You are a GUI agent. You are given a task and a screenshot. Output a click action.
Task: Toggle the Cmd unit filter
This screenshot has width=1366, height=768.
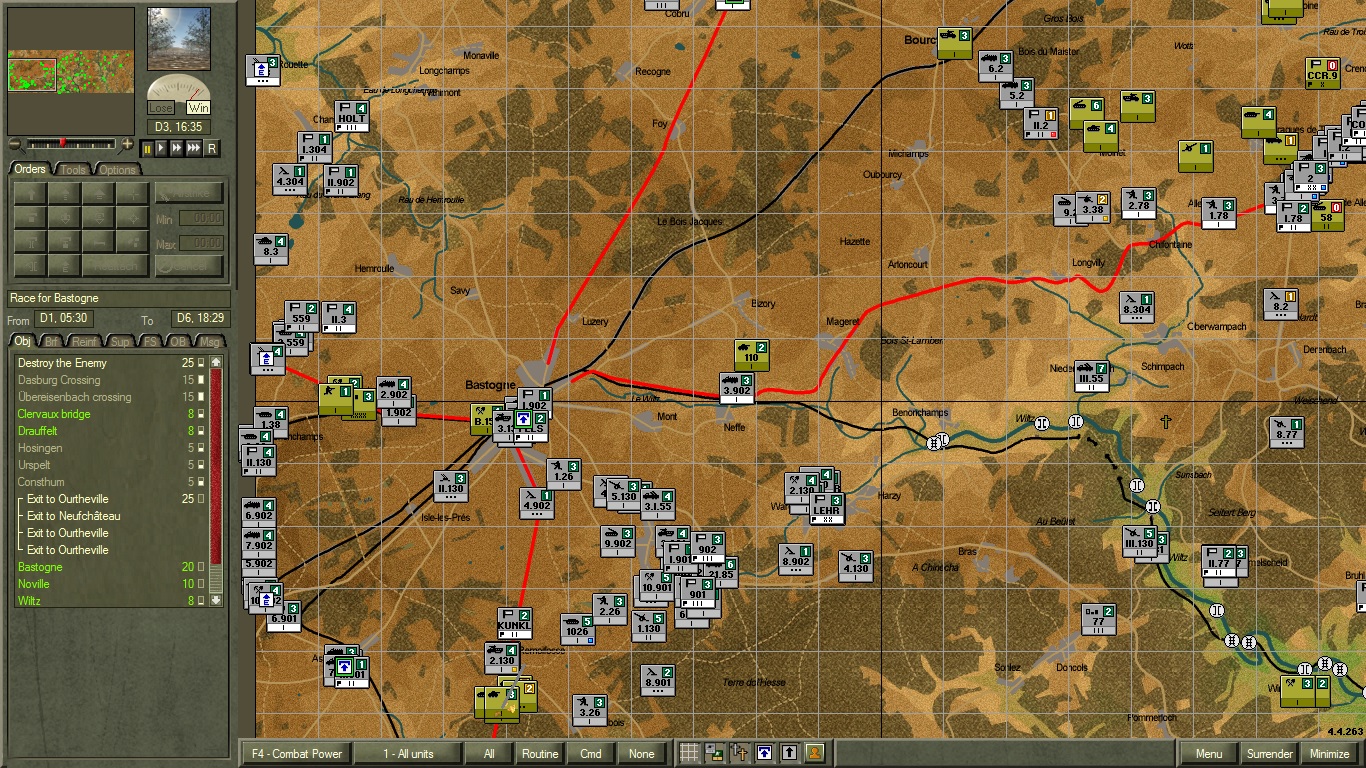coord(590,754)
